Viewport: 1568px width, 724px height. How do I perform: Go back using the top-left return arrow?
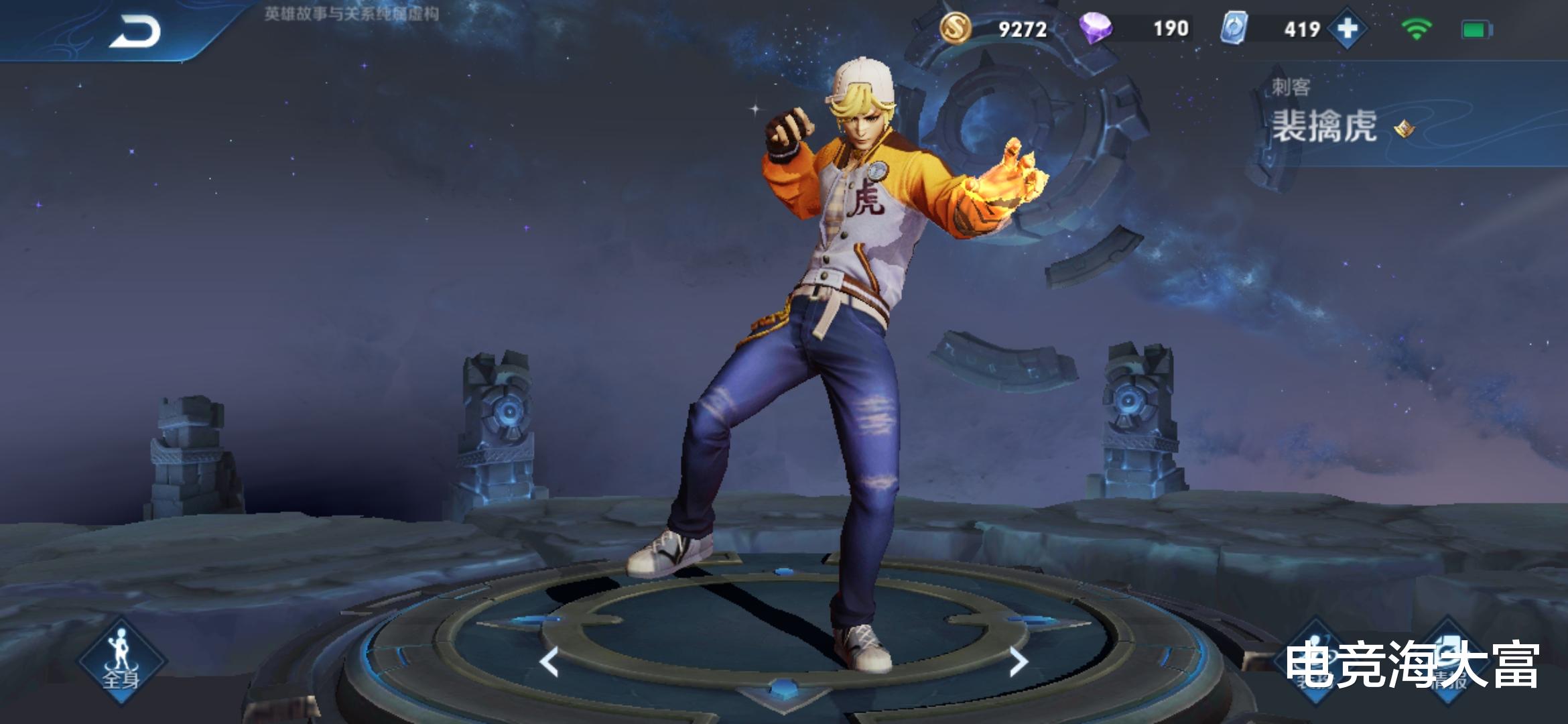pyautogui.click(x=135, y=32)
